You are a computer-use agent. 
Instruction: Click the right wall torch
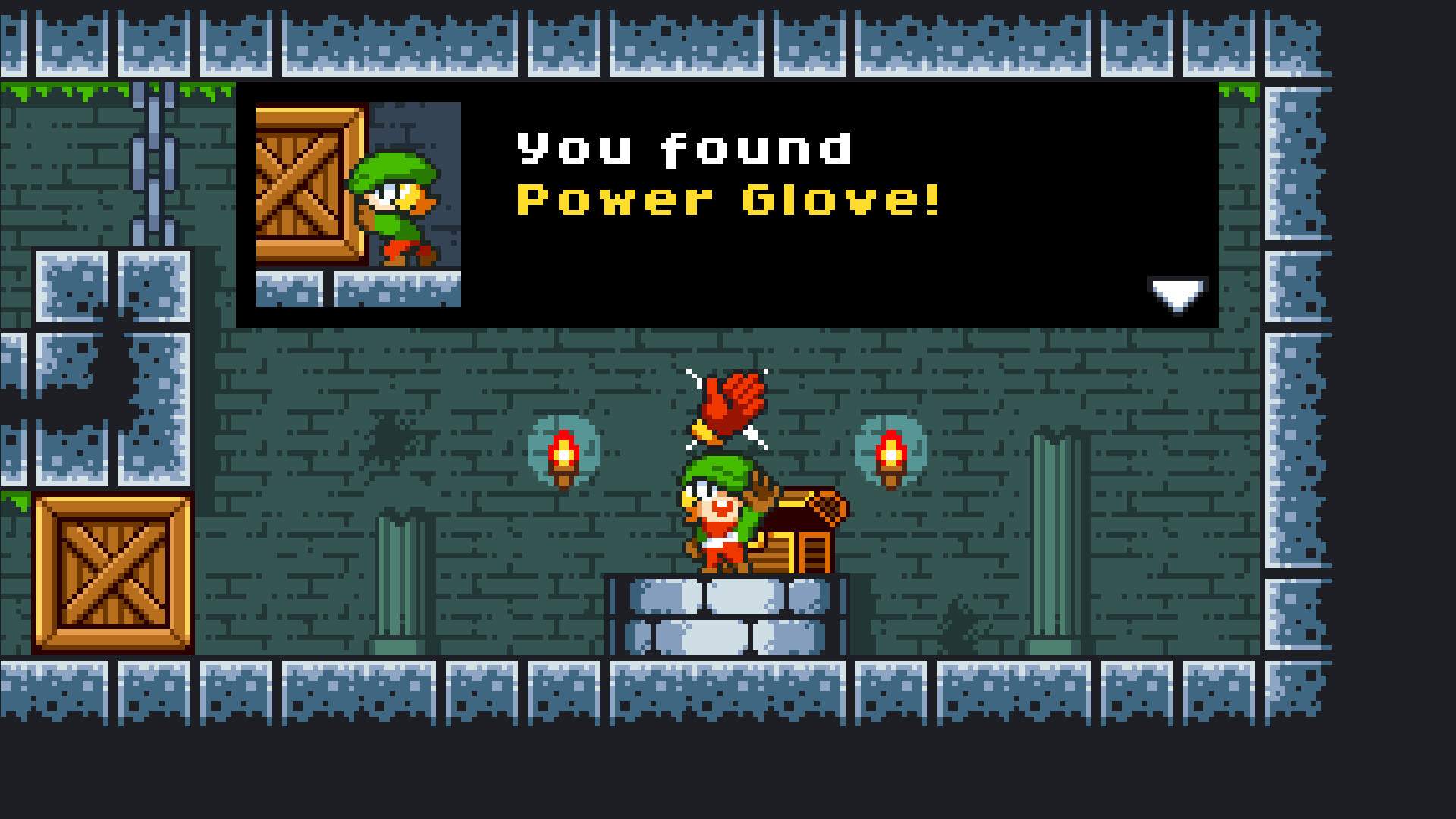[x=891, y=455]
